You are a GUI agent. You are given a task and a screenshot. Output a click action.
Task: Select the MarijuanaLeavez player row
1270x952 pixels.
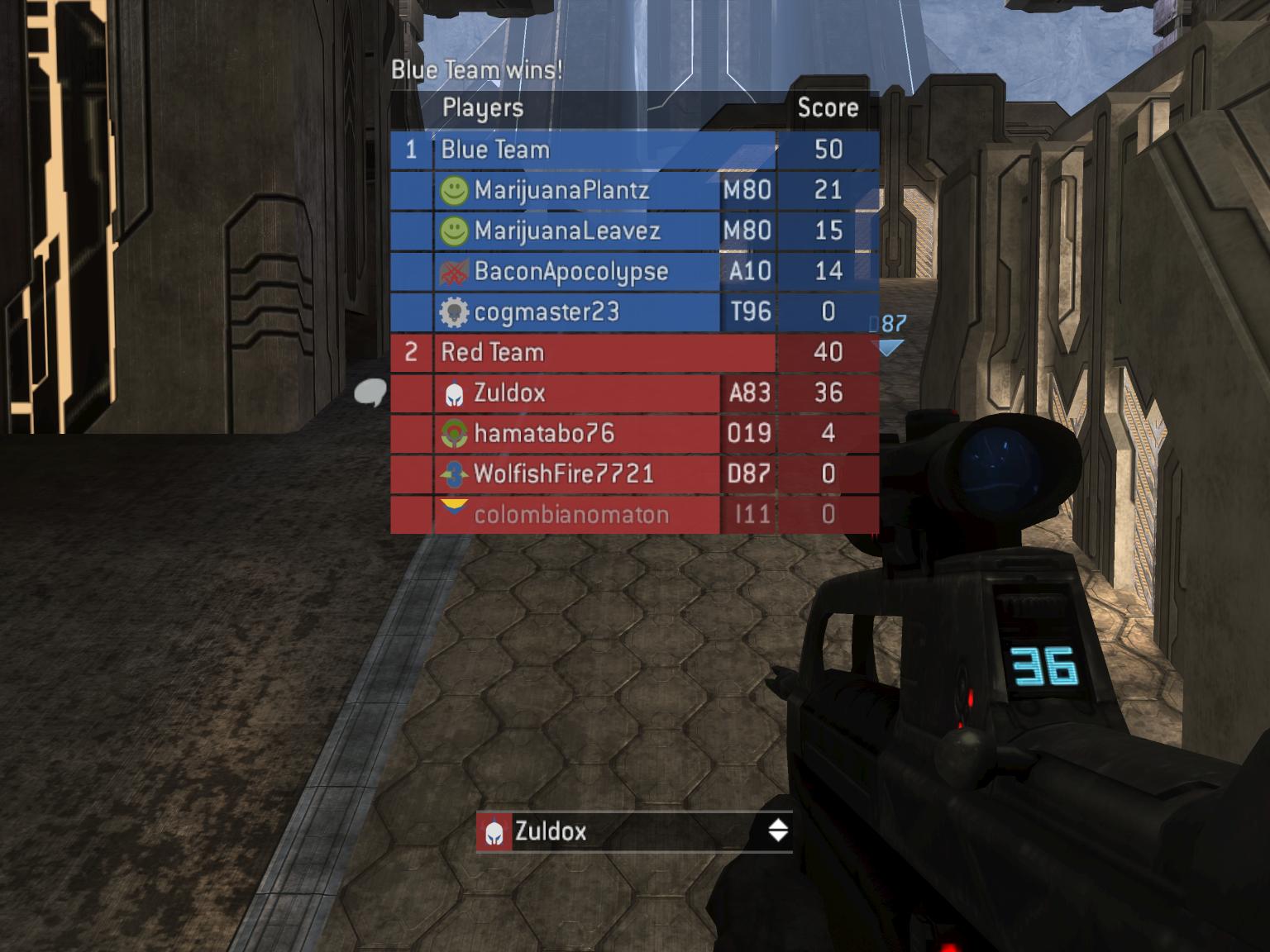[566, 231]
